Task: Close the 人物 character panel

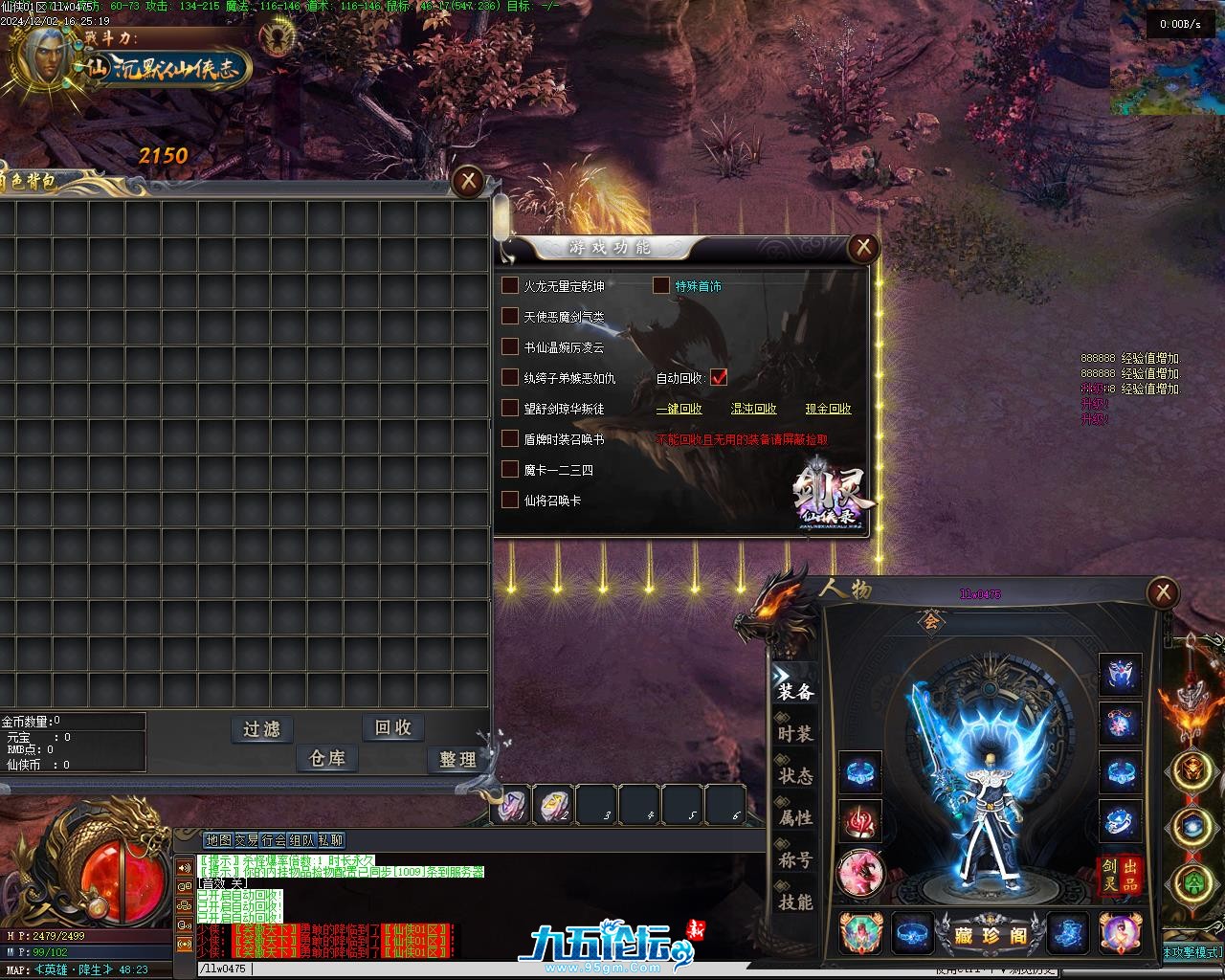Action: point(1162,593)
